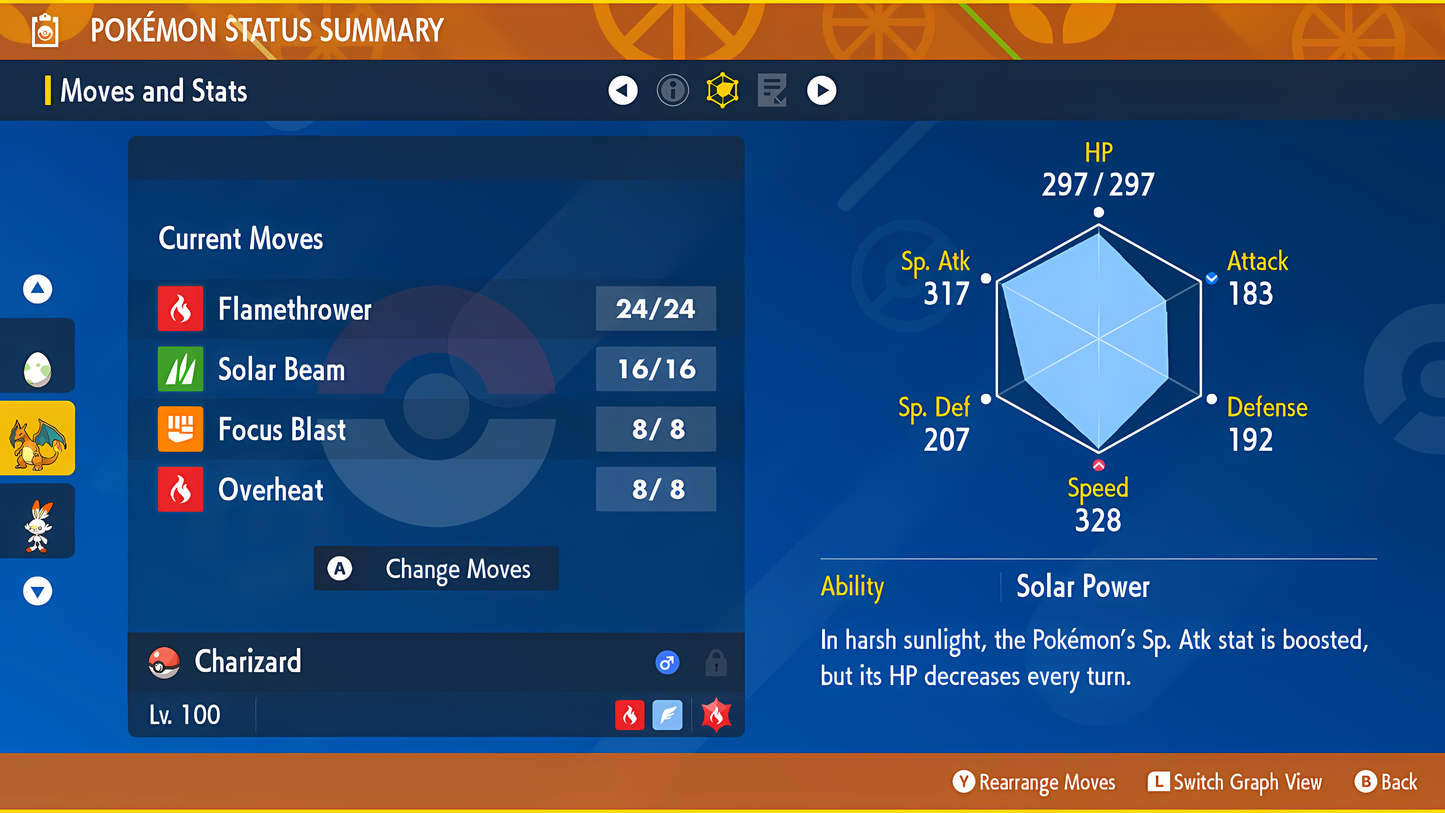Click the memo notes page icon
This screenshot has width=1445, height=813.
pos(771,90)
